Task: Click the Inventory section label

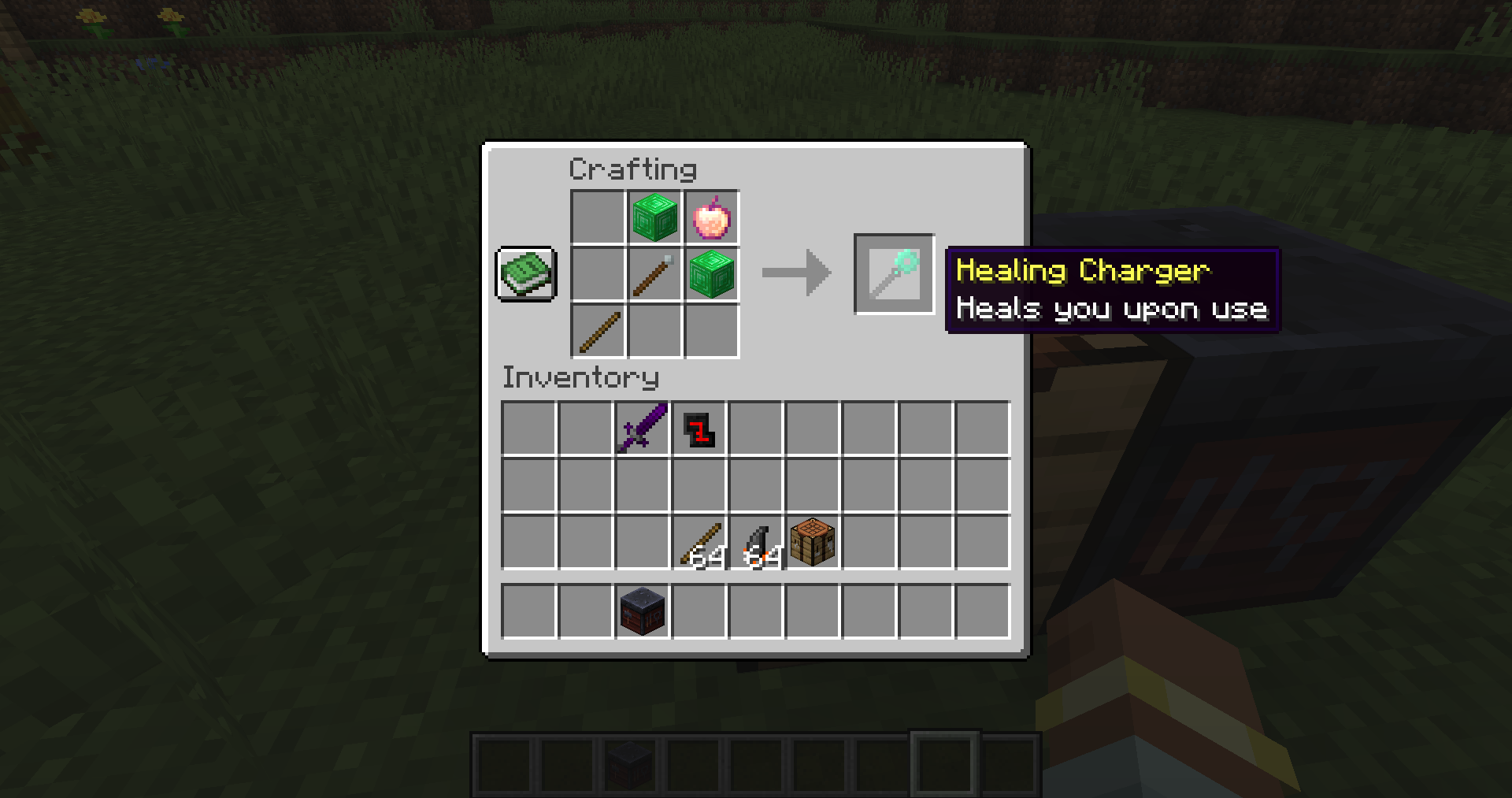Action: tap(580, 377)
